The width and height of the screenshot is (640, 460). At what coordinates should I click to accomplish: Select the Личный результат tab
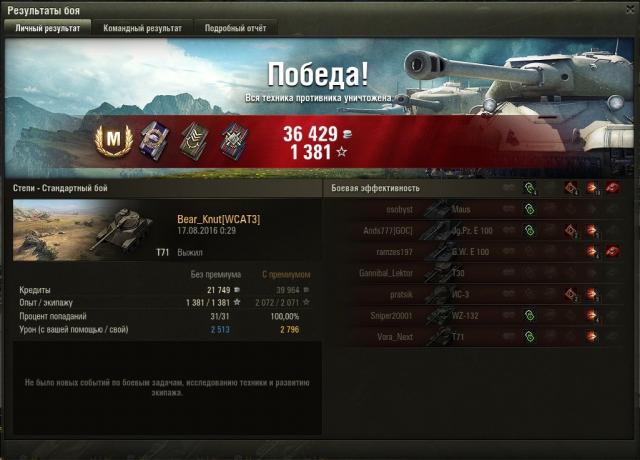point(48,29)
